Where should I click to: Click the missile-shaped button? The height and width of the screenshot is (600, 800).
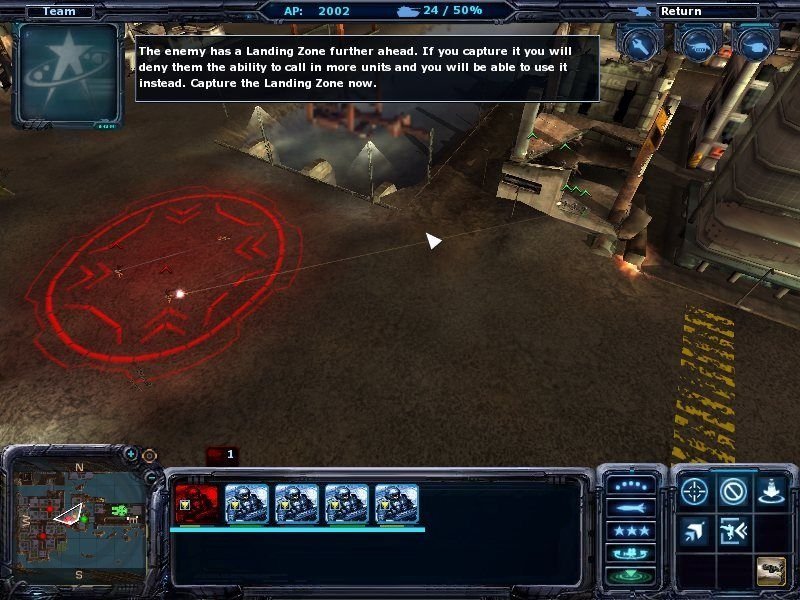(631, 508)
